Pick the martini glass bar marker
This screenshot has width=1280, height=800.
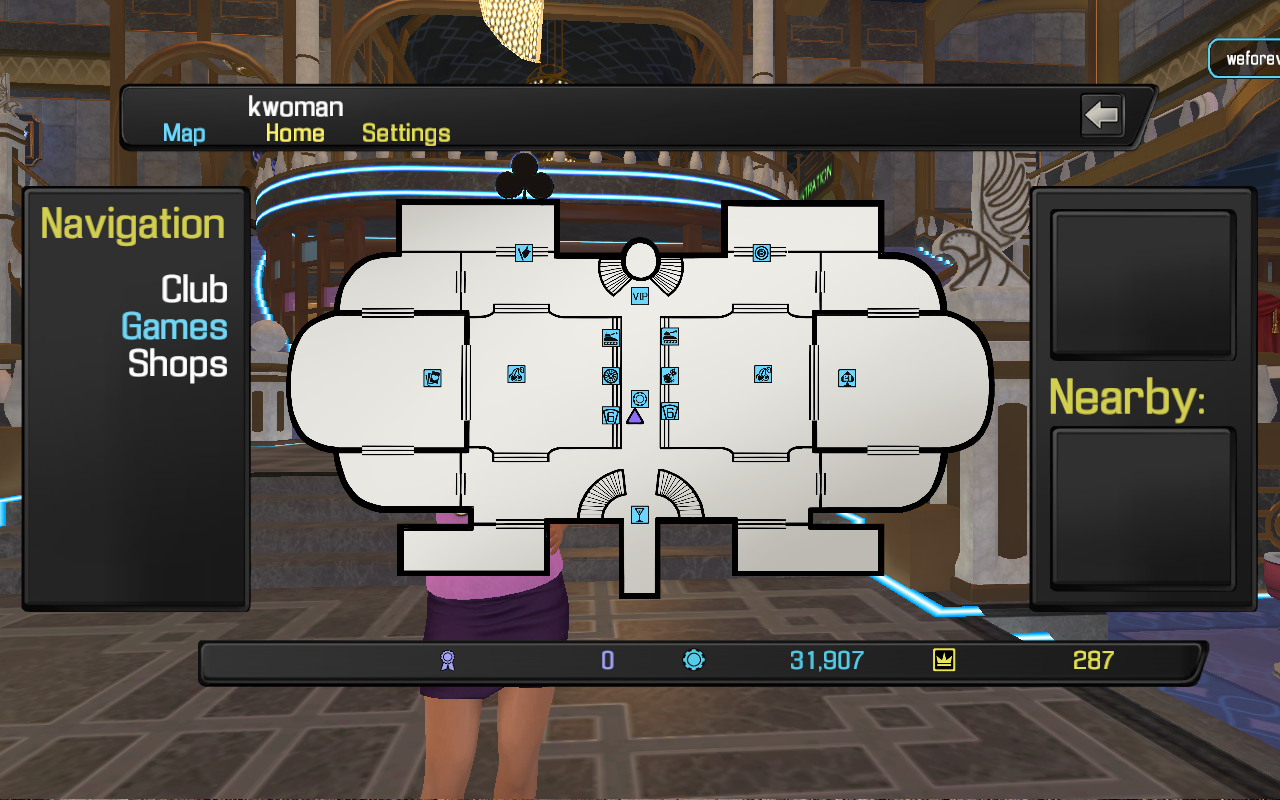tap(640, 514)
